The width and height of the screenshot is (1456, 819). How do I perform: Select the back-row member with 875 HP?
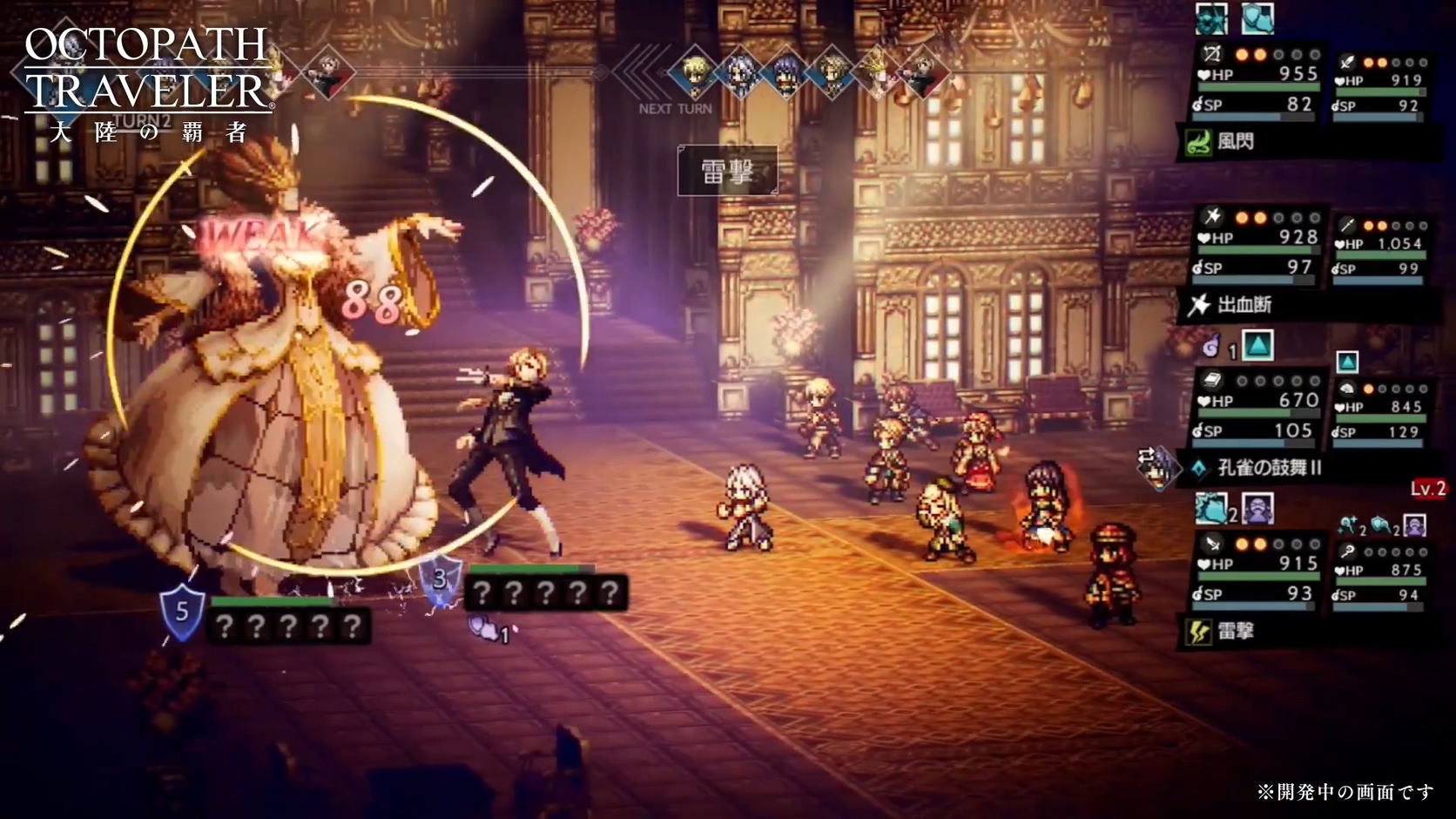coord(1380,576)
